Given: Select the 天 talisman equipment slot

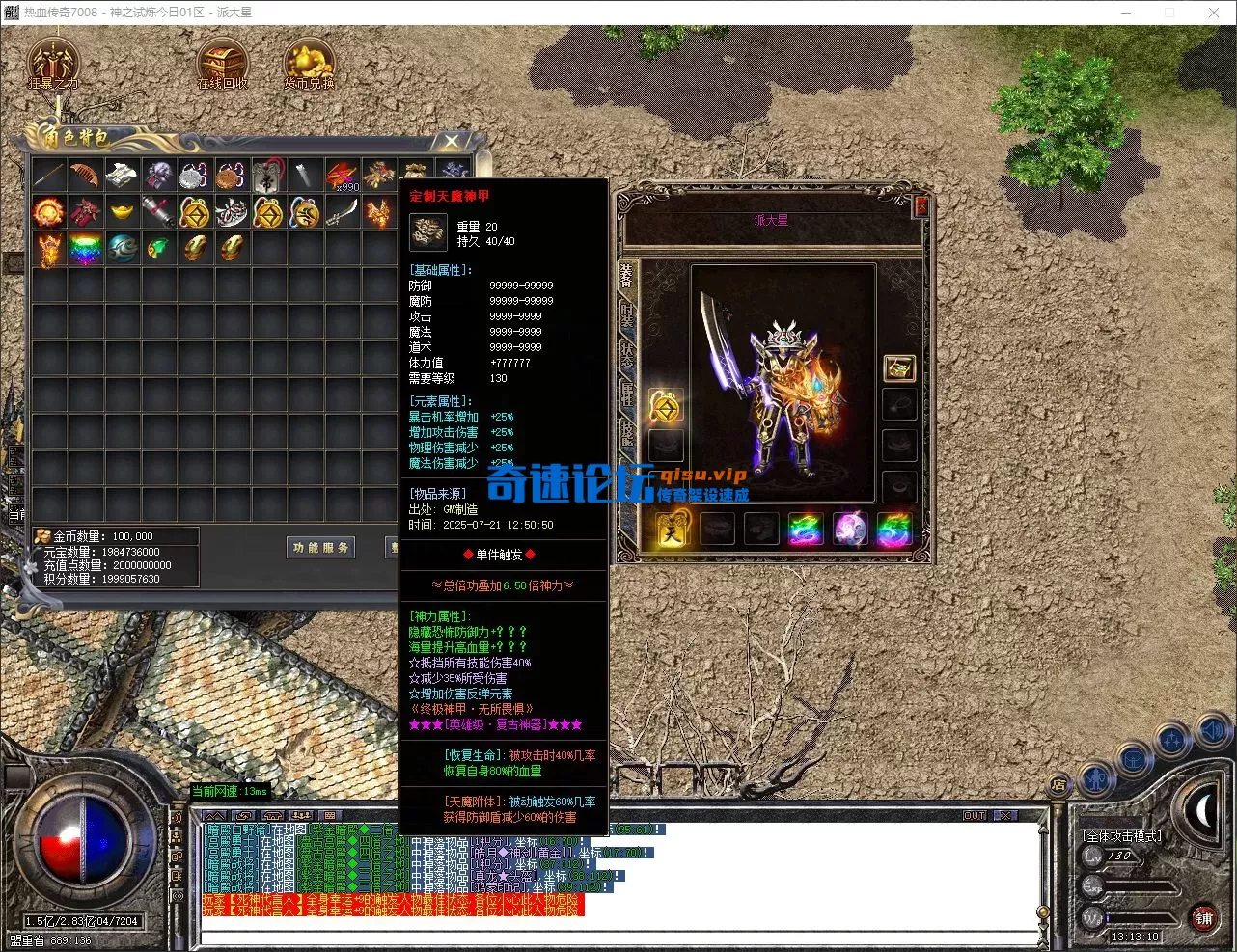Looking at the screenshot, I should click(x=671, y=530).
